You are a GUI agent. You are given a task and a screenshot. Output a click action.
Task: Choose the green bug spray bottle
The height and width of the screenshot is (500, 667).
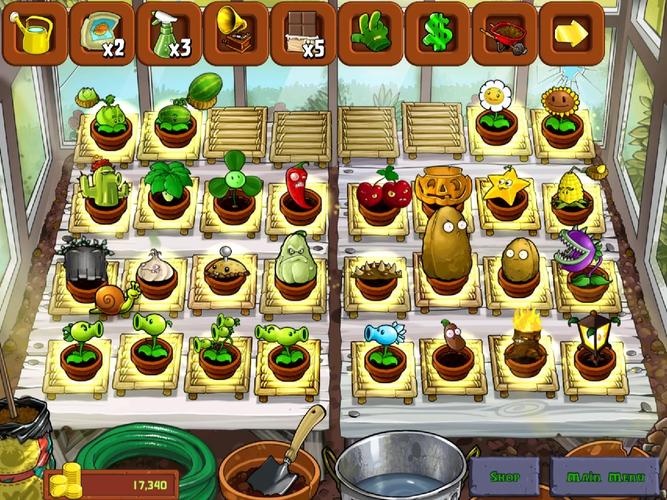tap(169, 33)
